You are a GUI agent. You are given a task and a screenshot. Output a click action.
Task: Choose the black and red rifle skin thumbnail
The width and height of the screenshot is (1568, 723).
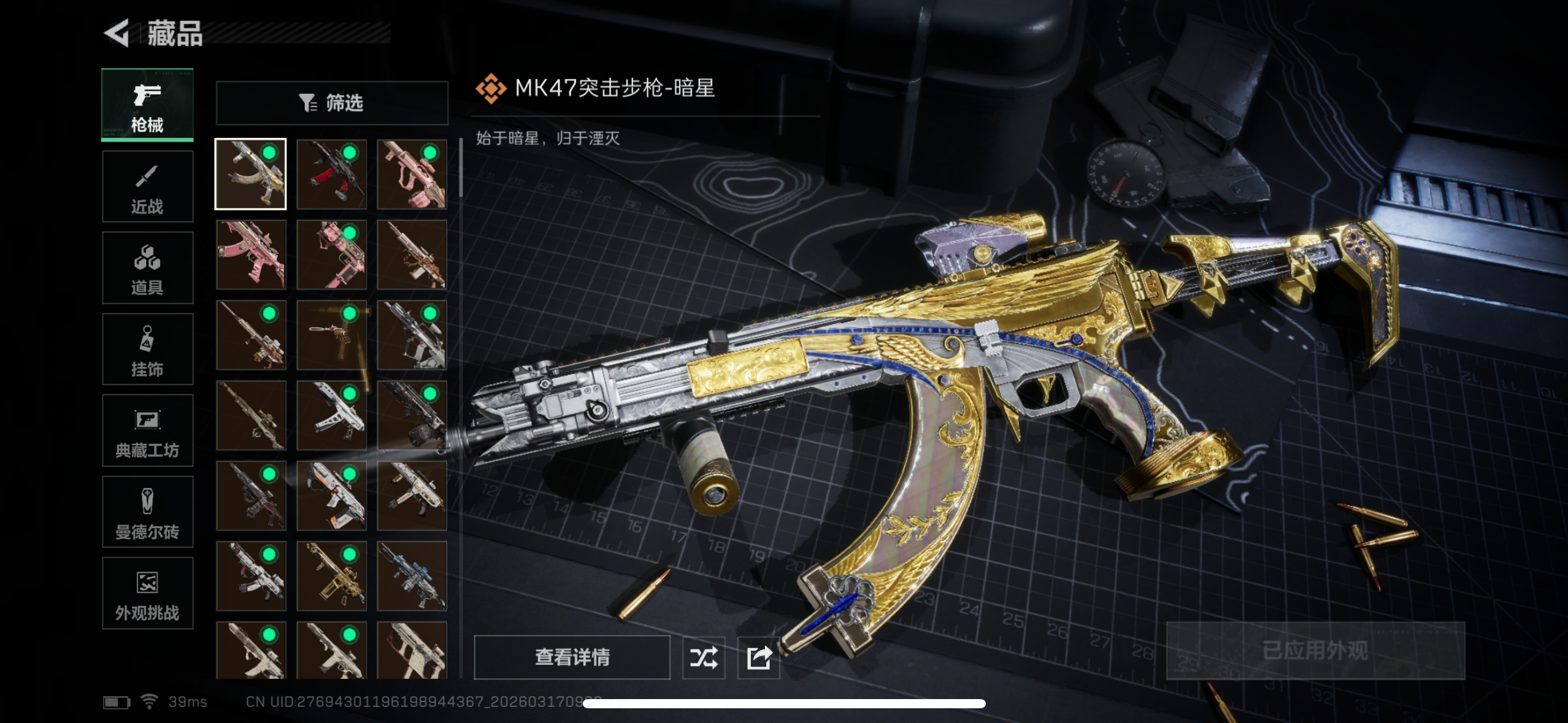(x=331, y=174)
